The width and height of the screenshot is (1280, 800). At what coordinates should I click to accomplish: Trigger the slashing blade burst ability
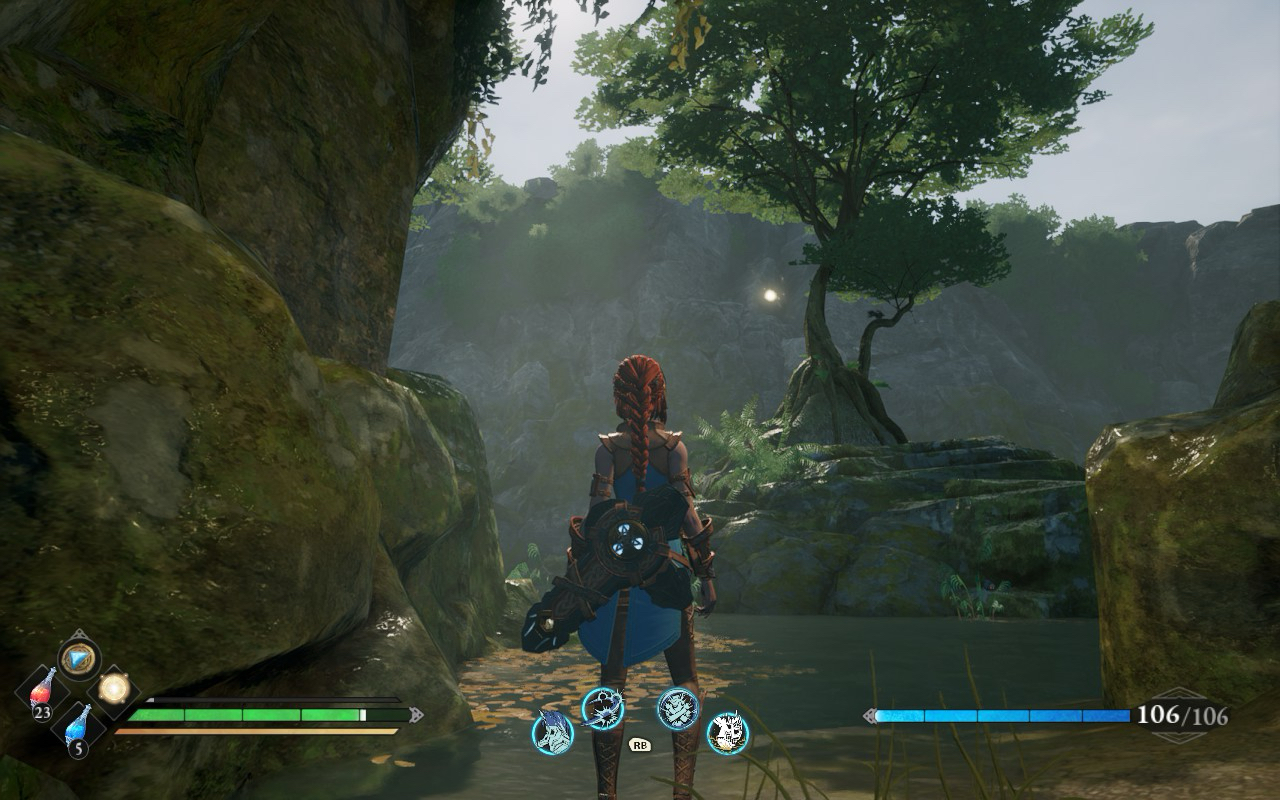pos(603,708)
